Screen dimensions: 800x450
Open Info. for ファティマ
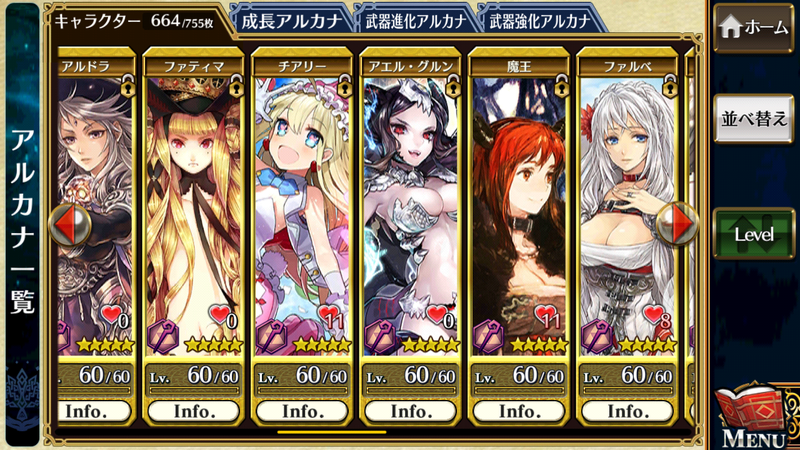click(x=194, y=411)
